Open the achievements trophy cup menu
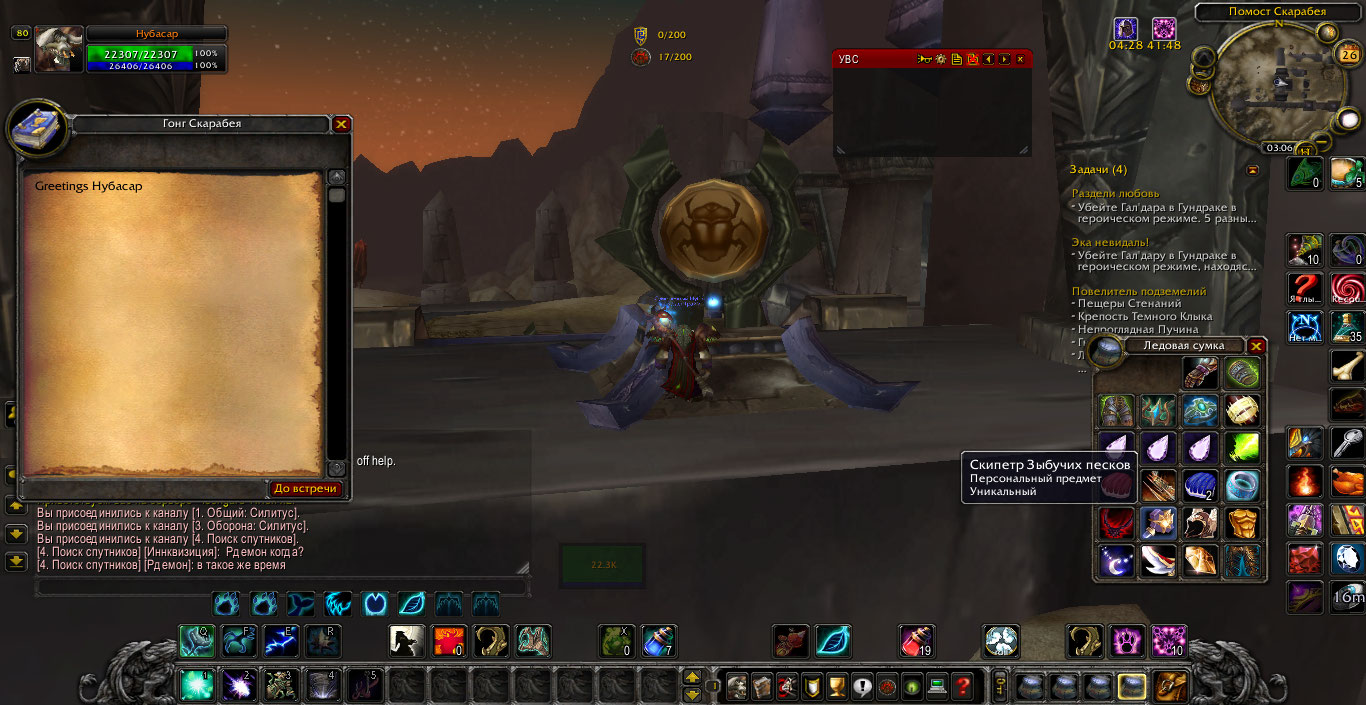Screen dimensions: 1366x705 point(838,686)
